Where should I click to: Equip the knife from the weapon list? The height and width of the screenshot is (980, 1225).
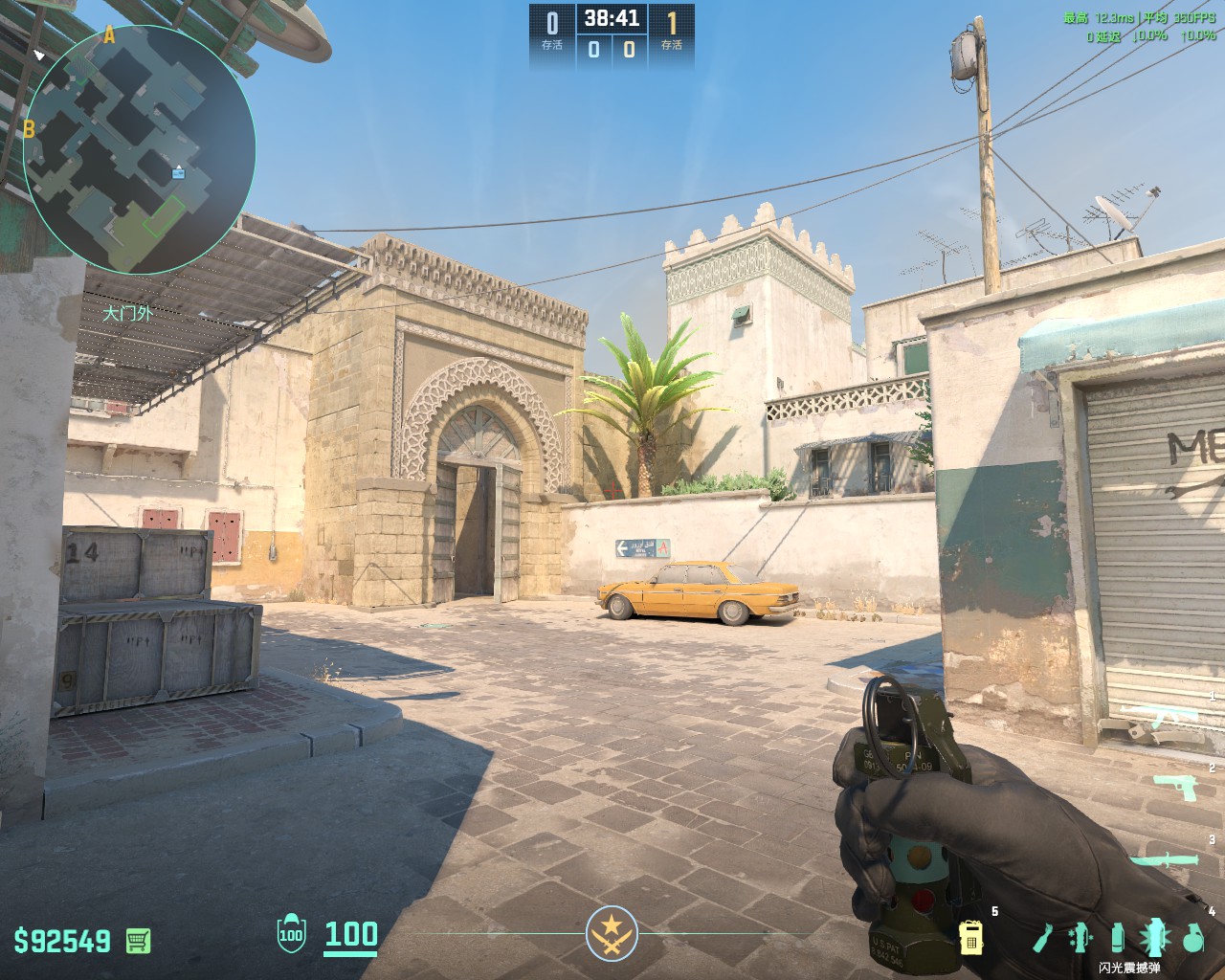(x=1164, y=859)
